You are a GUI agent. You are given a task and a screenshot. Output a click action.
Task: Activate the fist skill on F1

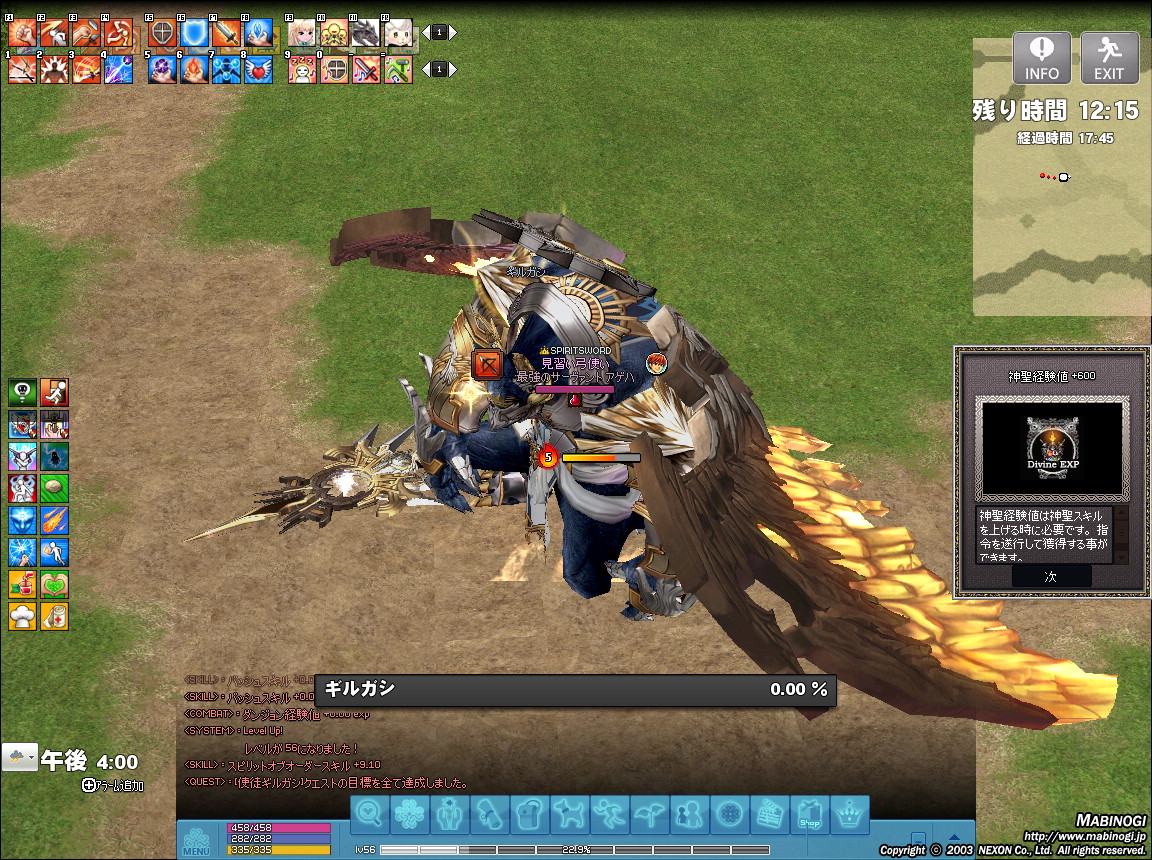(21, 33)
